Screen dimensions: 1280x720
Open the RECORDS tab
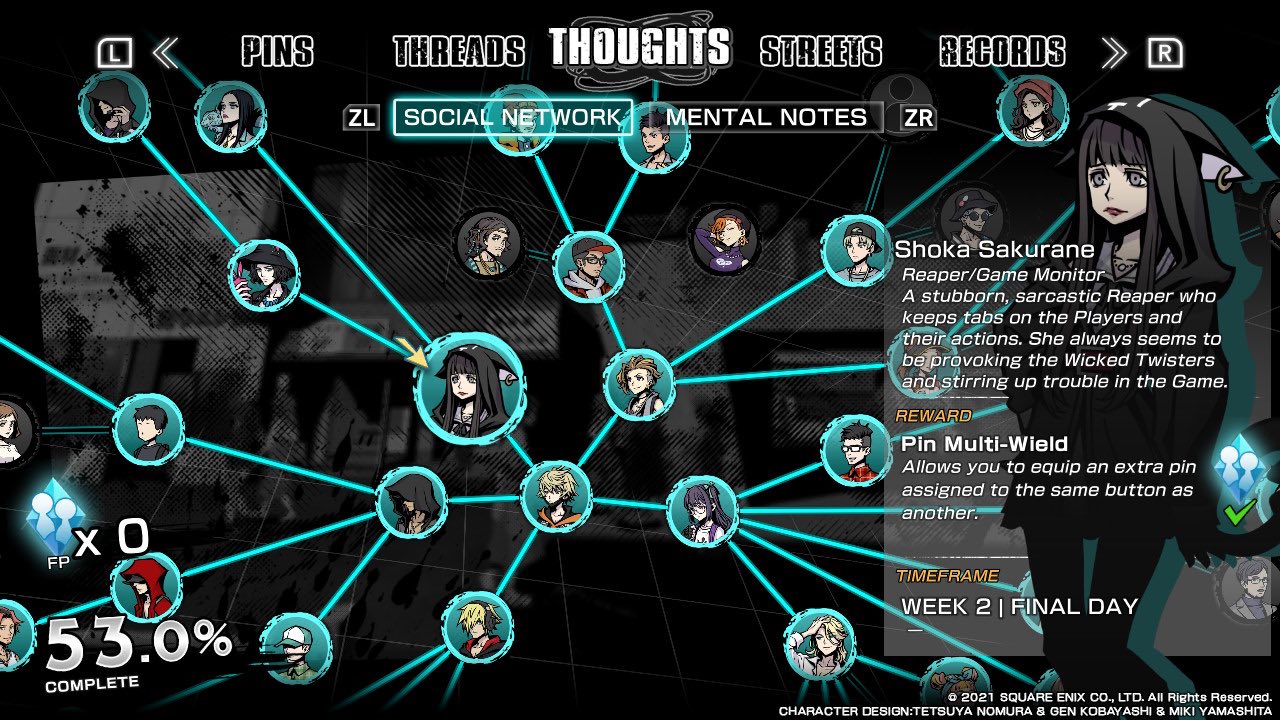(x=1002, y=52)
